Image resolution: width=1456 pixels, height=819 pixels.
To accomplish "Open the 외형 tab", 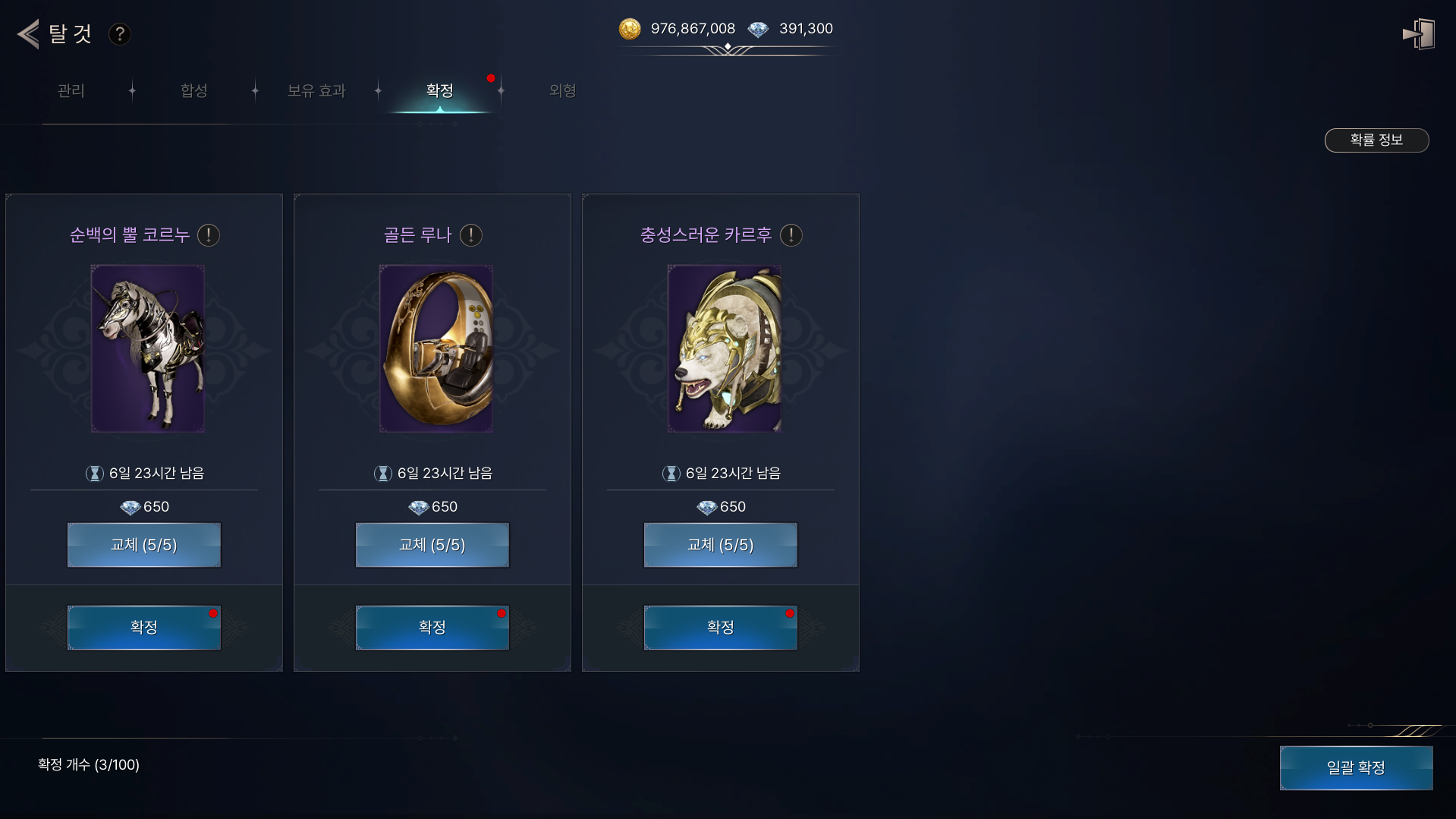I will pos(562,91).
